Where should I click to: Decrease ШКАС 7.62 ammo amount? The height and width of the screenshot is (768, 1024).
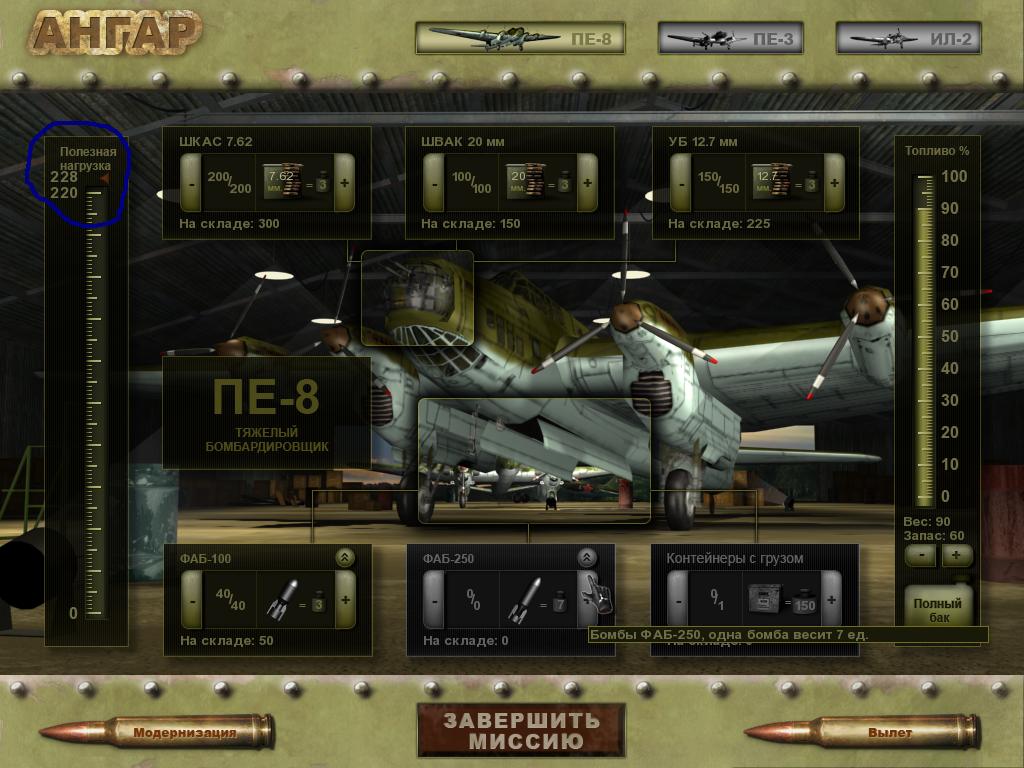coord(191,183)
